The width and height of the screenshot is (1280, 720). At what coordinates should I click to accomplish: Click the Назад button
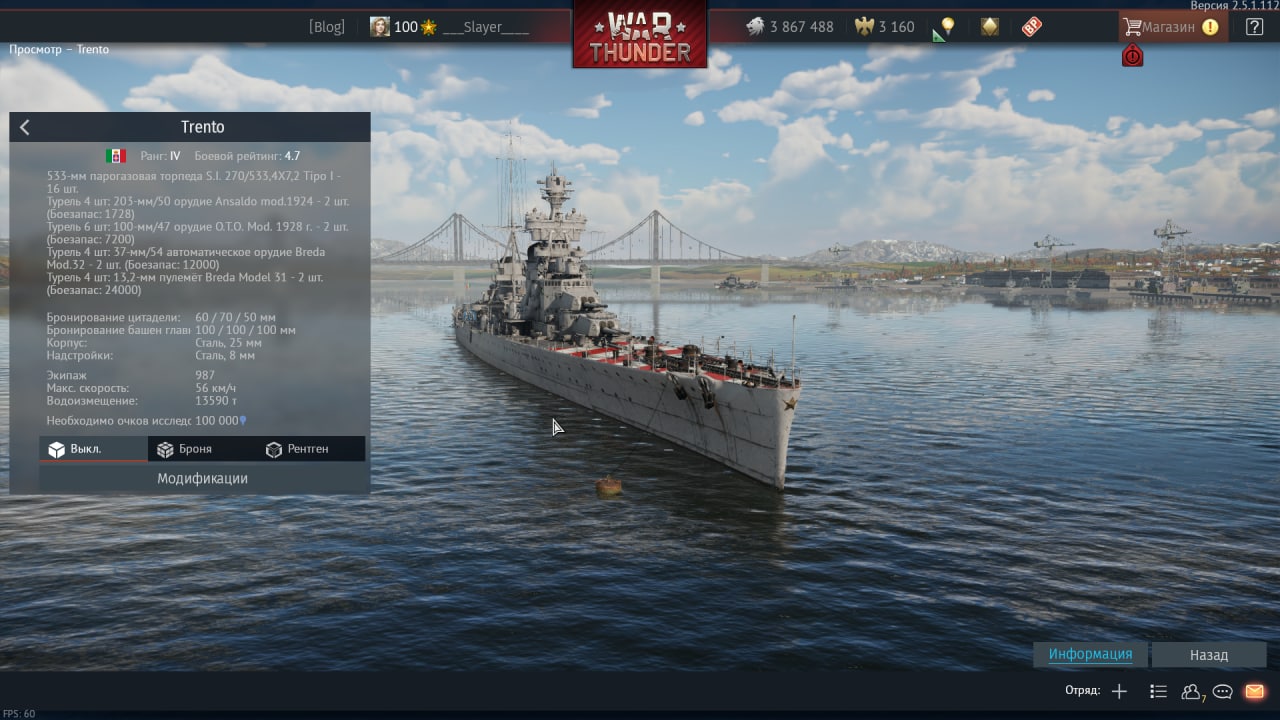(1208, 655)
